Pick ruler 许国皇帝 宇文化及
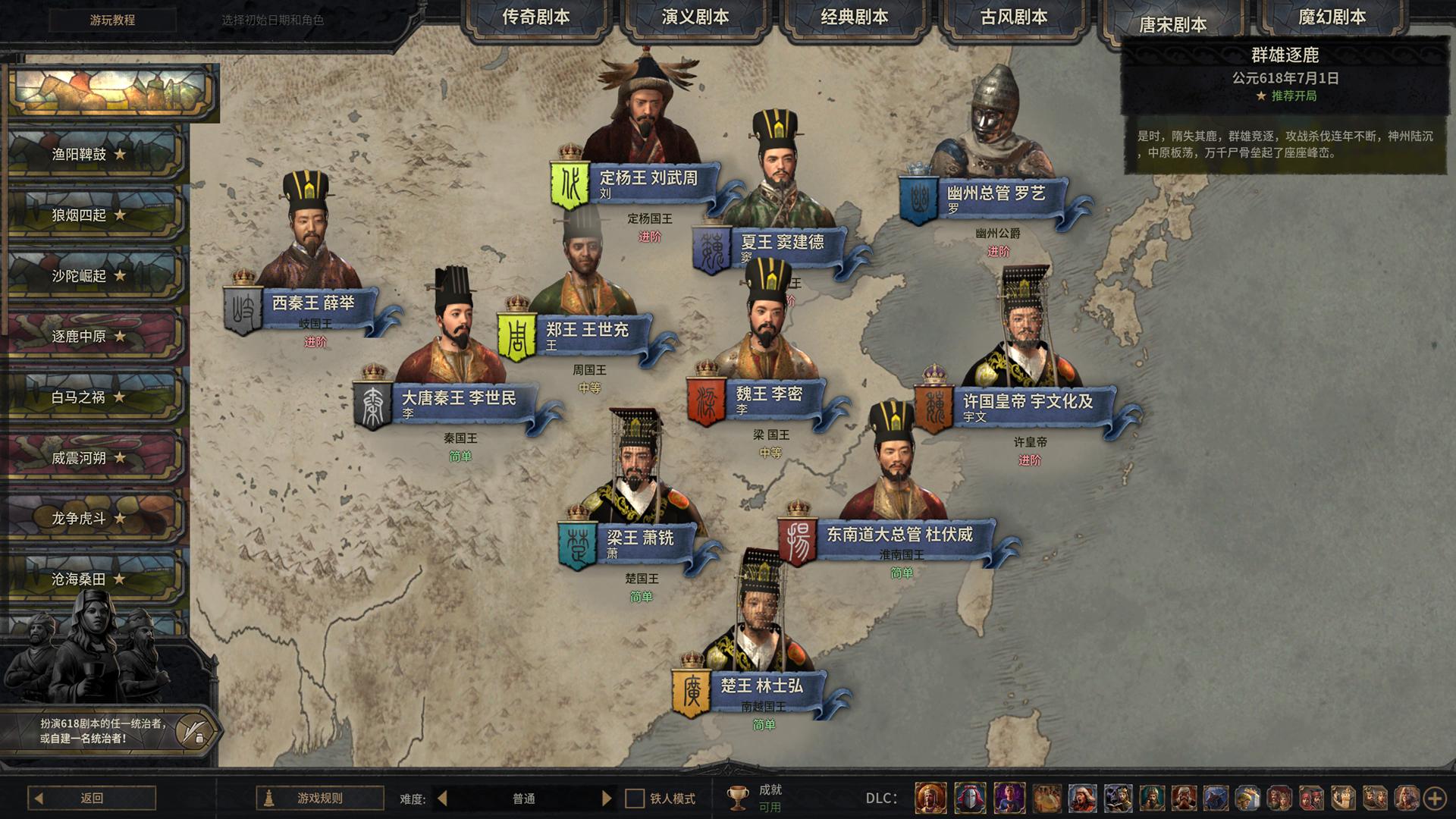This screenshot has height=819, width=1456. click(x=1028, y=403)
